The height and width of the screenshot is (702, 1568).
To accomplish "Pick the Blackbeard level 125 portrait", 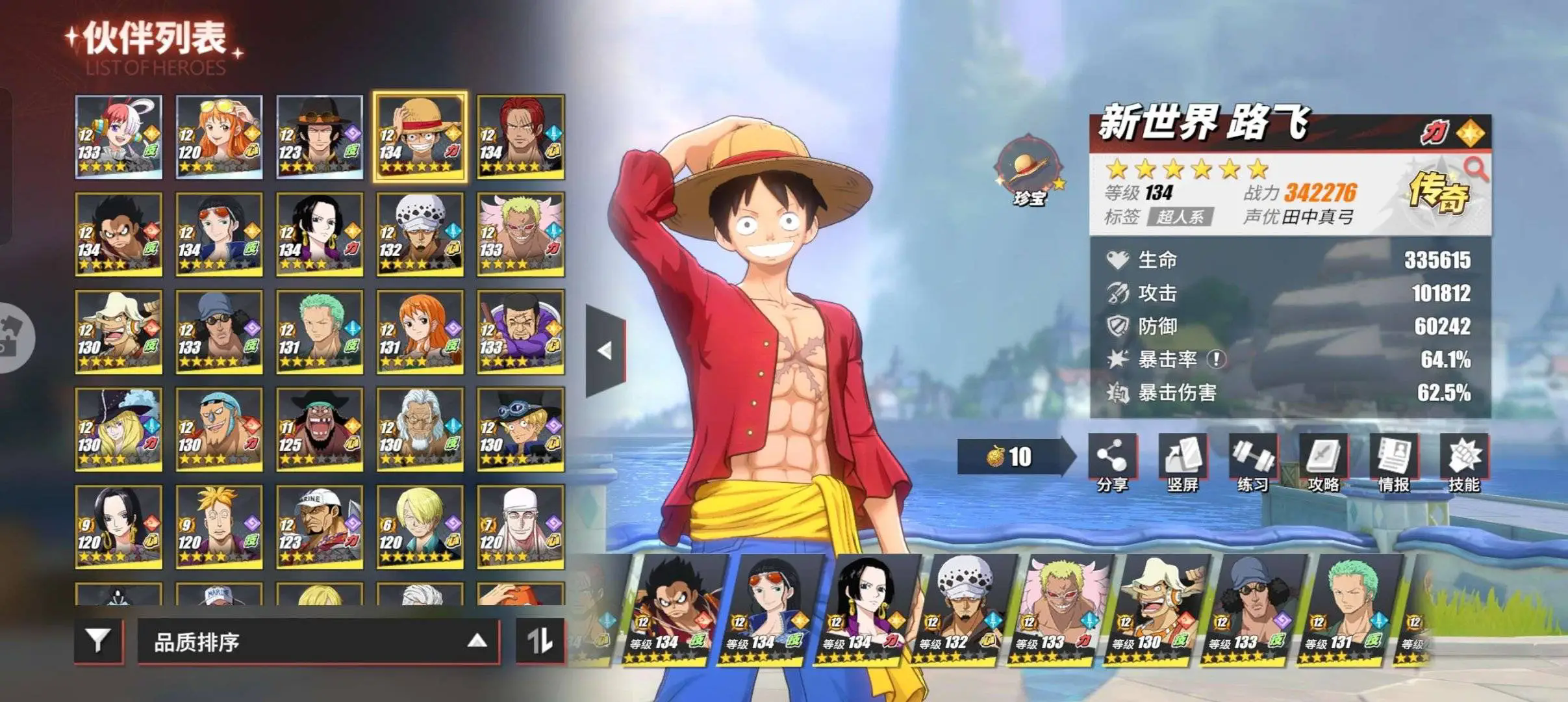I will [319, 430].
